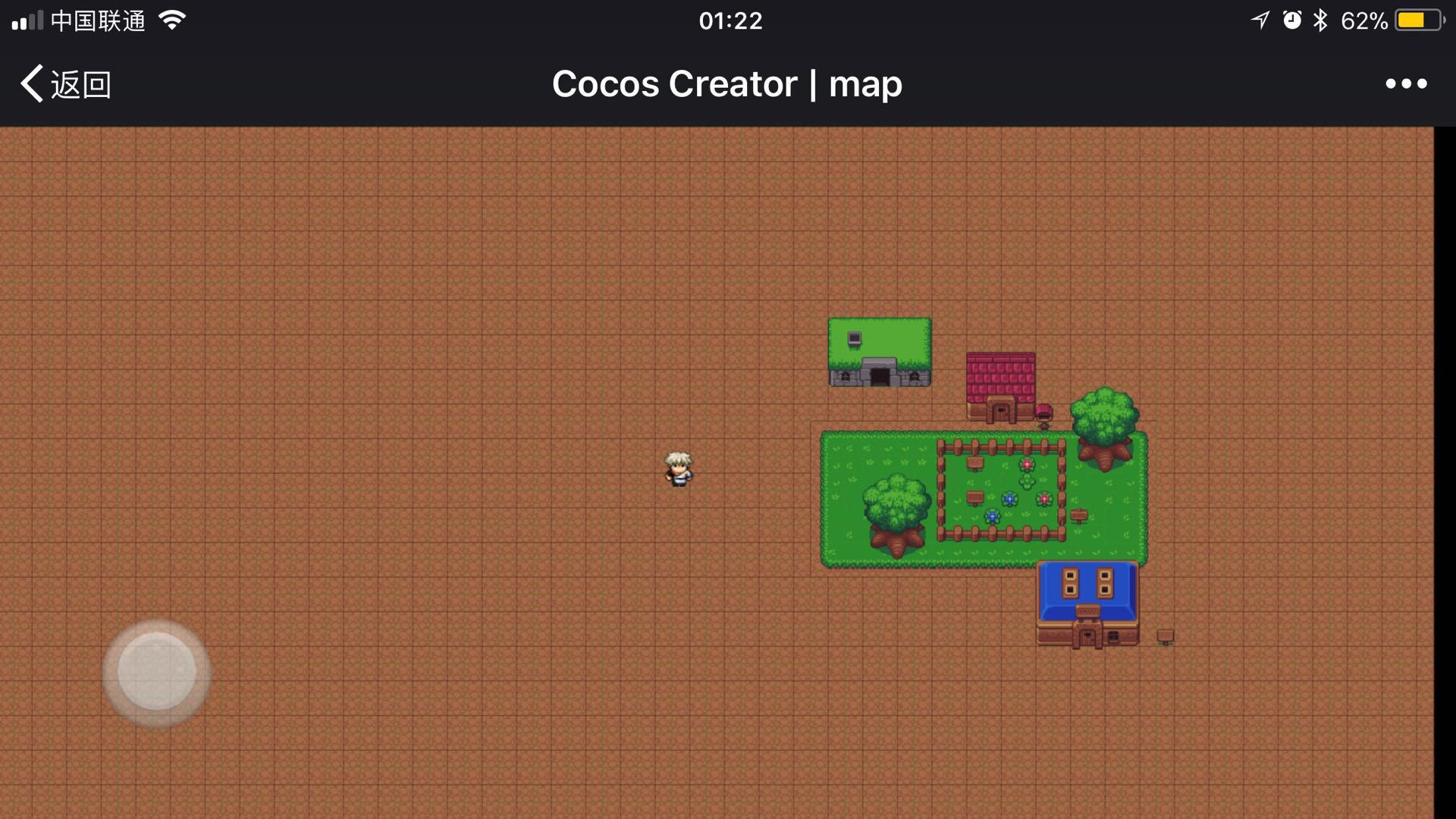Tap the virtual joystick knob

point(157,672)
